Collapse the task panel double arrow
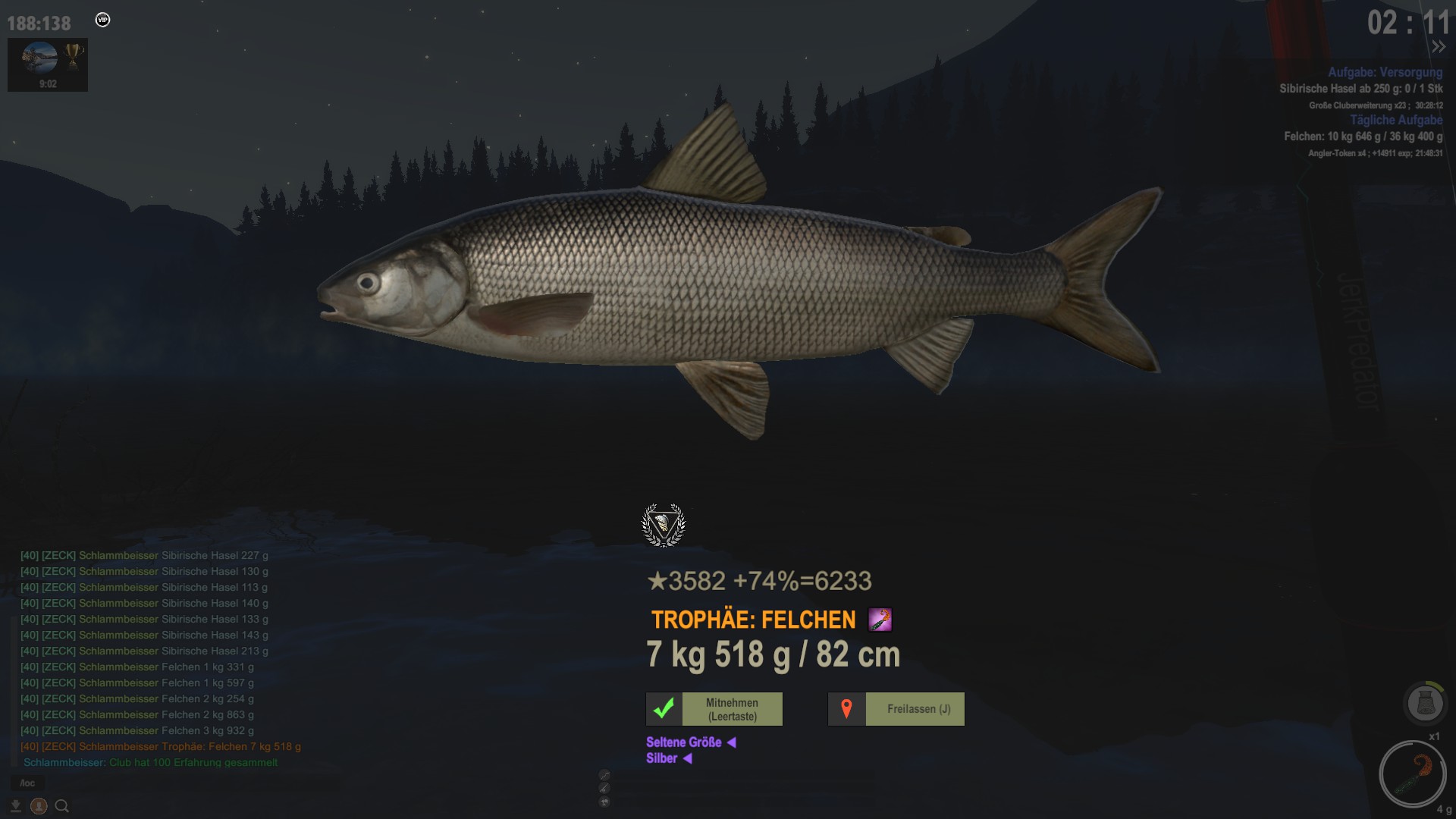The image size is (1456, 819). click(1438, 47)
